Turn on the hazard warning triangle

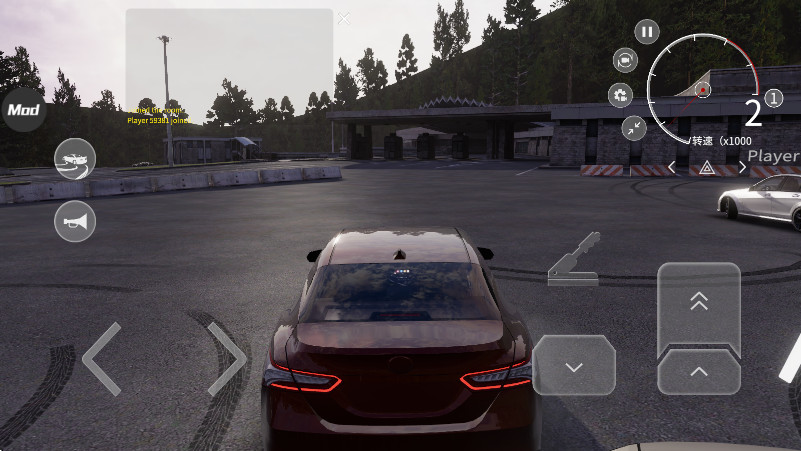tap(707, 168)
